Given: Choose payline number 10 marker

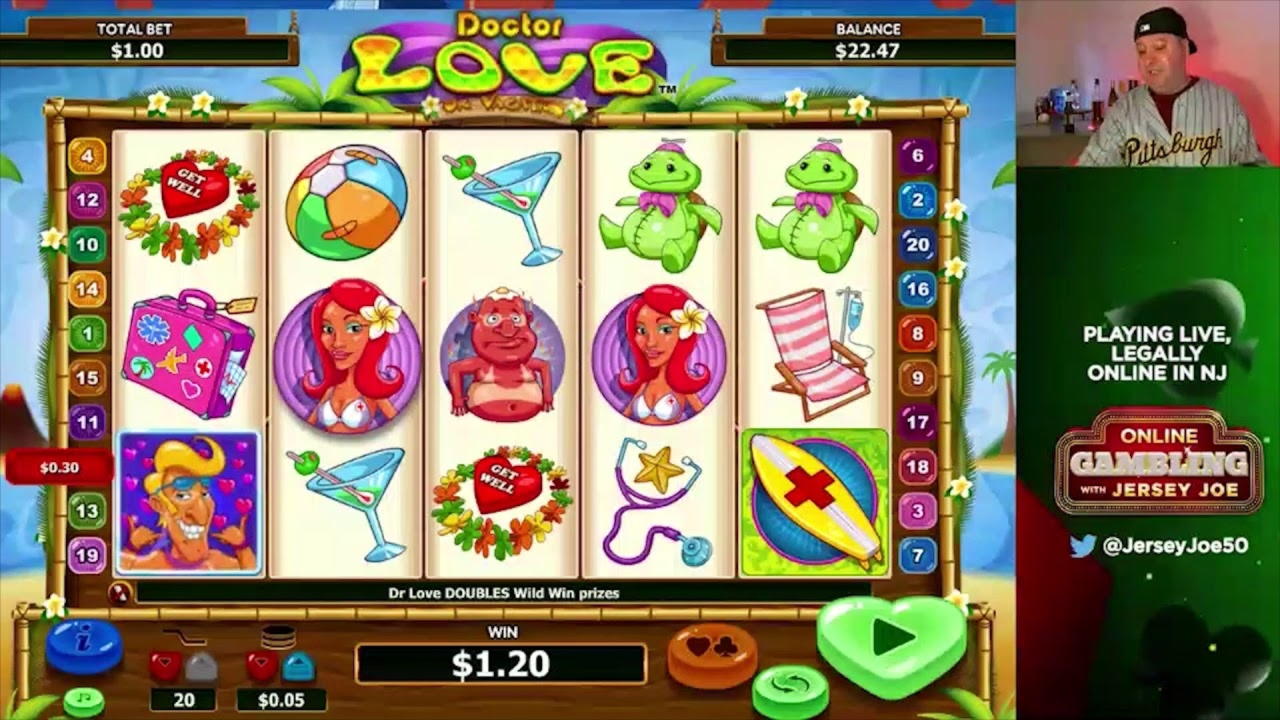Looking at the screenshot, I should (x=87, y=244).
